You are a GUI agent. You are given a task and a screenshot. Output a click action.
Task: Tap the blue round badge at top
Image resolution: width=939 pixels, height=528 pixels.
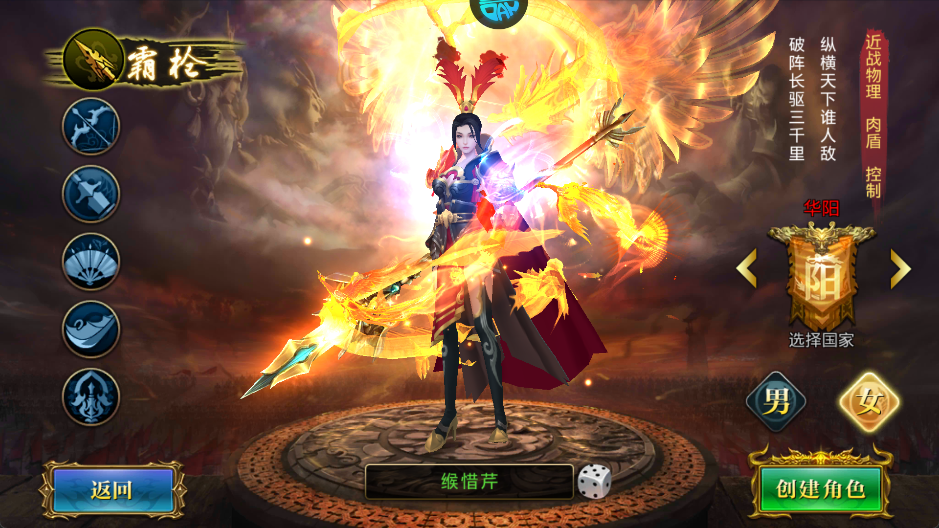[x=498, y=11]
